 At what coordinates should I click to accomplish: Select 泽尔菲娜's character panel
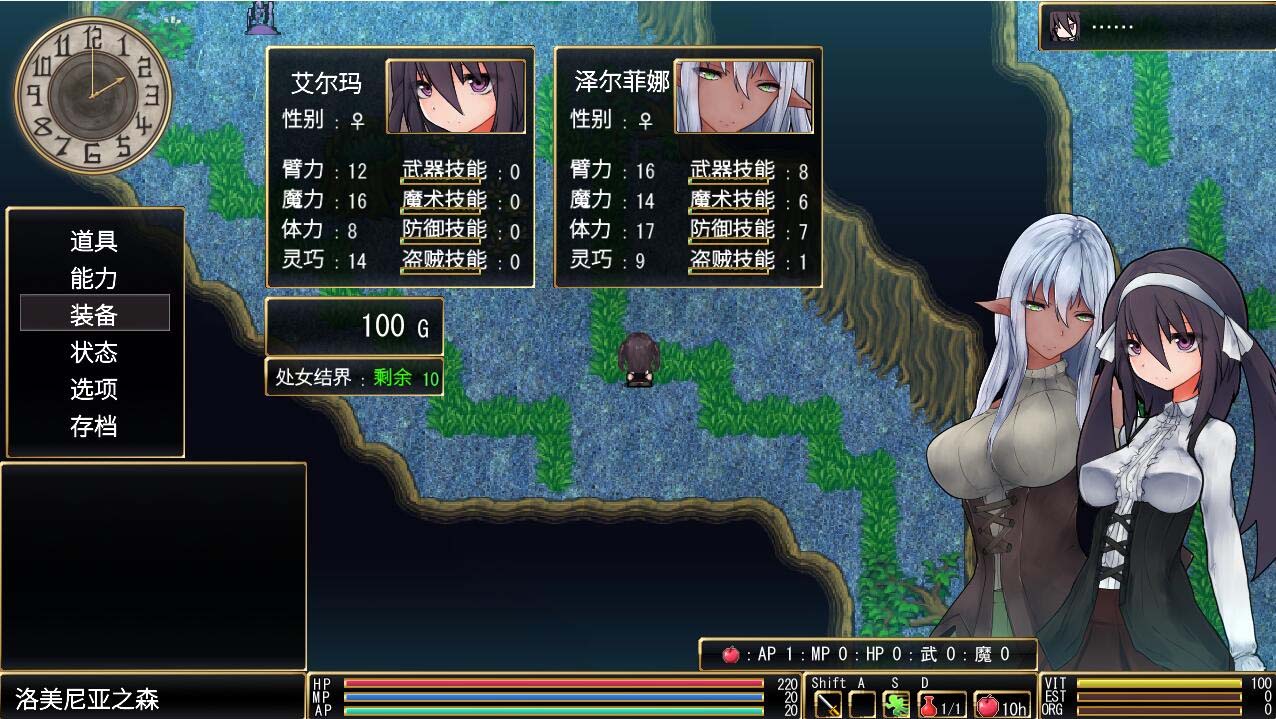point(688,167)
